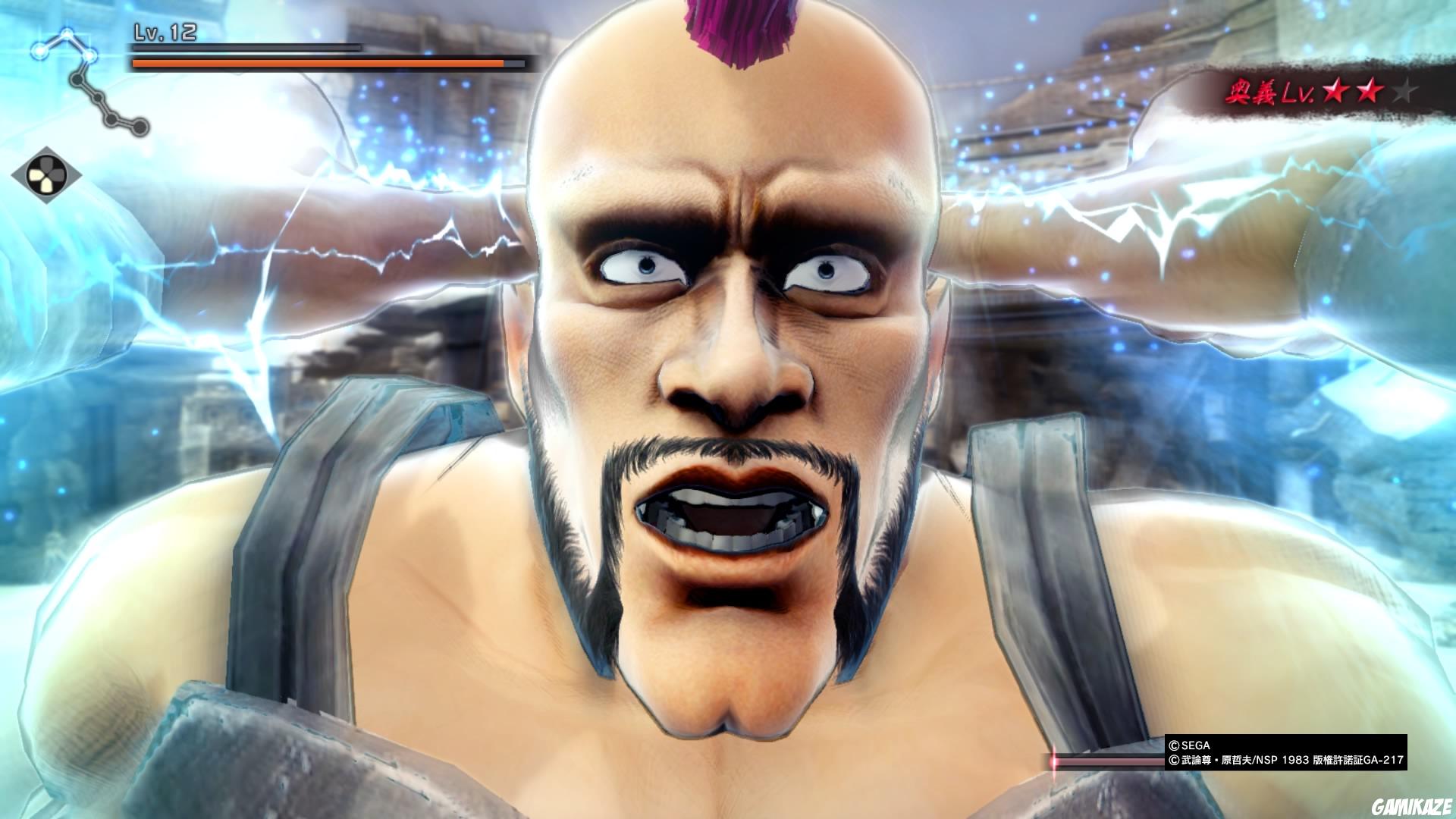Image resolution: width=1456 pixels, height=819 pixels.
Task: Select the down yellow d-pad arrow
Action: pyautogui.click(x=46, y=184)
